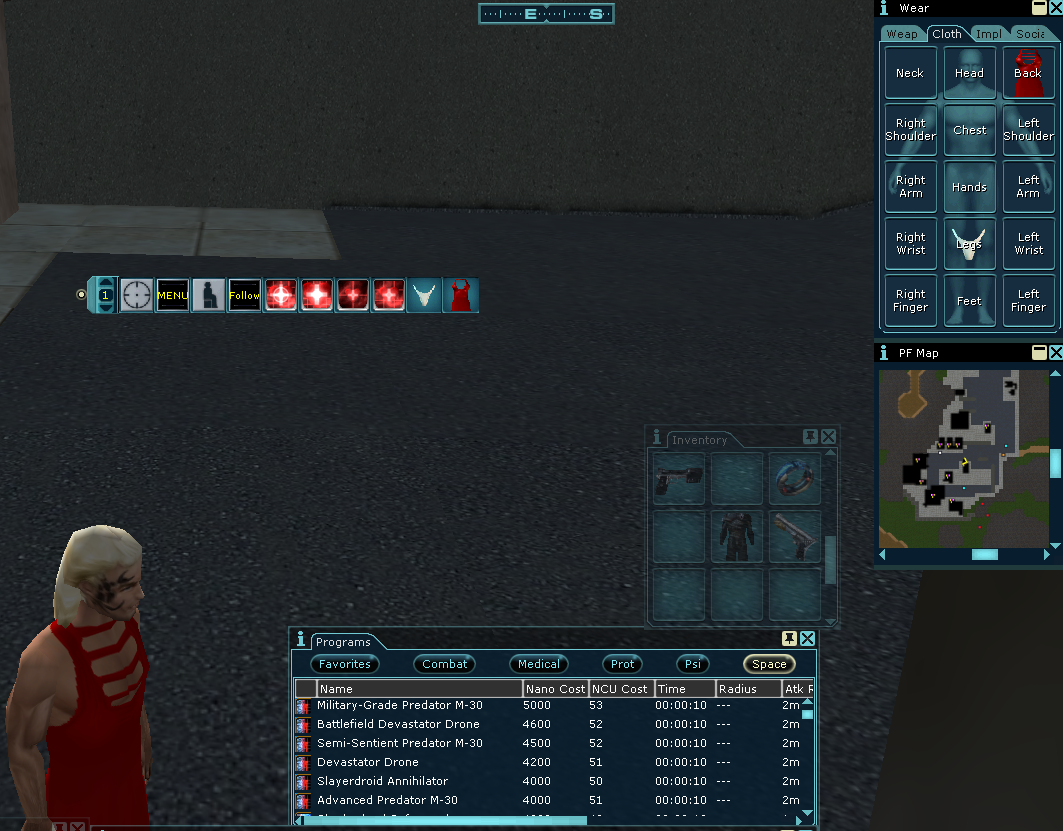Open the Impl tab in Wear window
This screenshot has width=1063, height=831.
(x=988, y=34)
